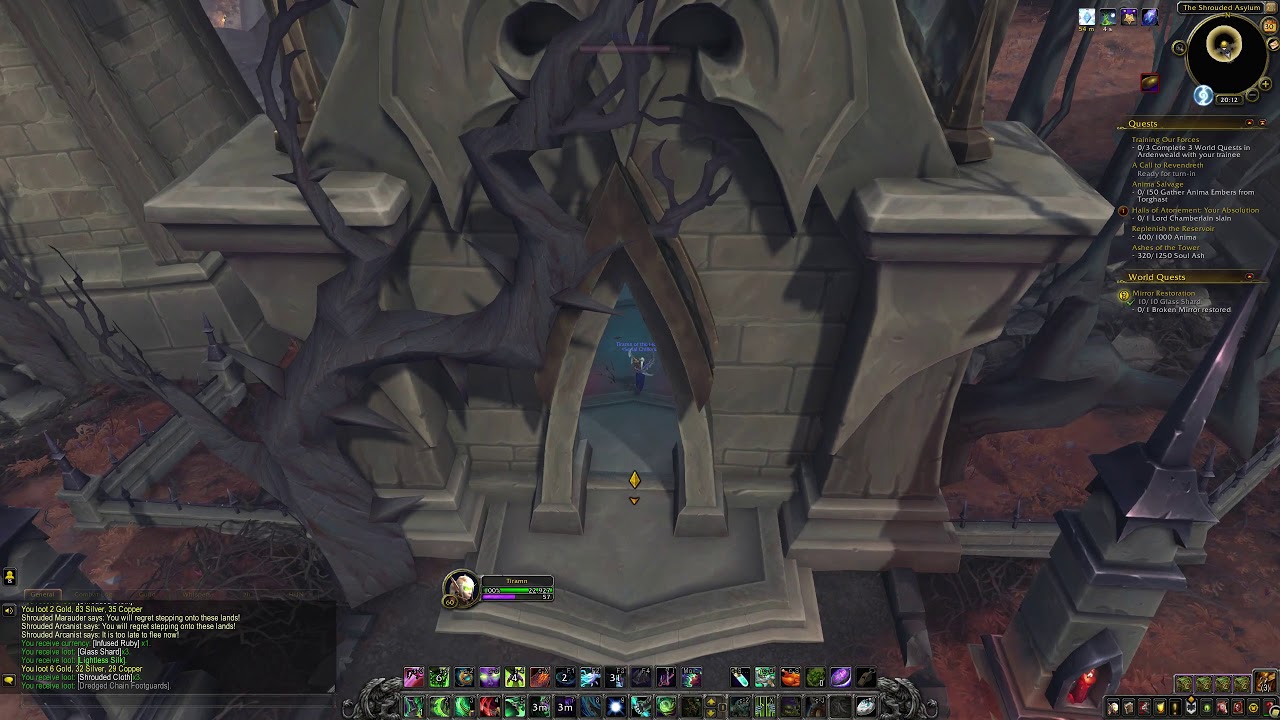Open the Collections micro menu icon
The height and width of the screenshot is (720, 1280).
[1222, 707]
